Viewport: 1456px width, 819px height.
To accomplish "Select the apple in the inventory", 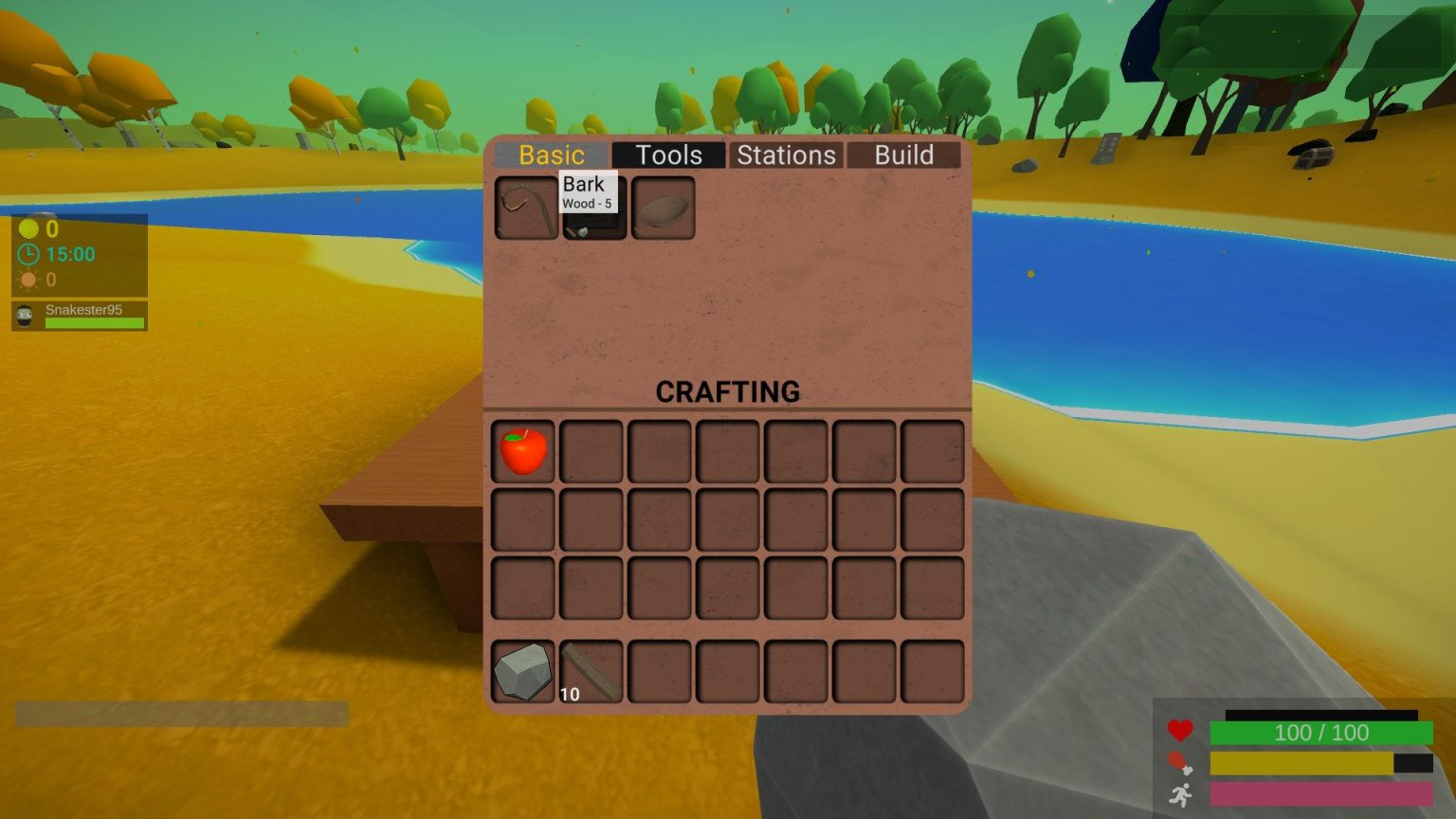I will (x=522, y=451).
